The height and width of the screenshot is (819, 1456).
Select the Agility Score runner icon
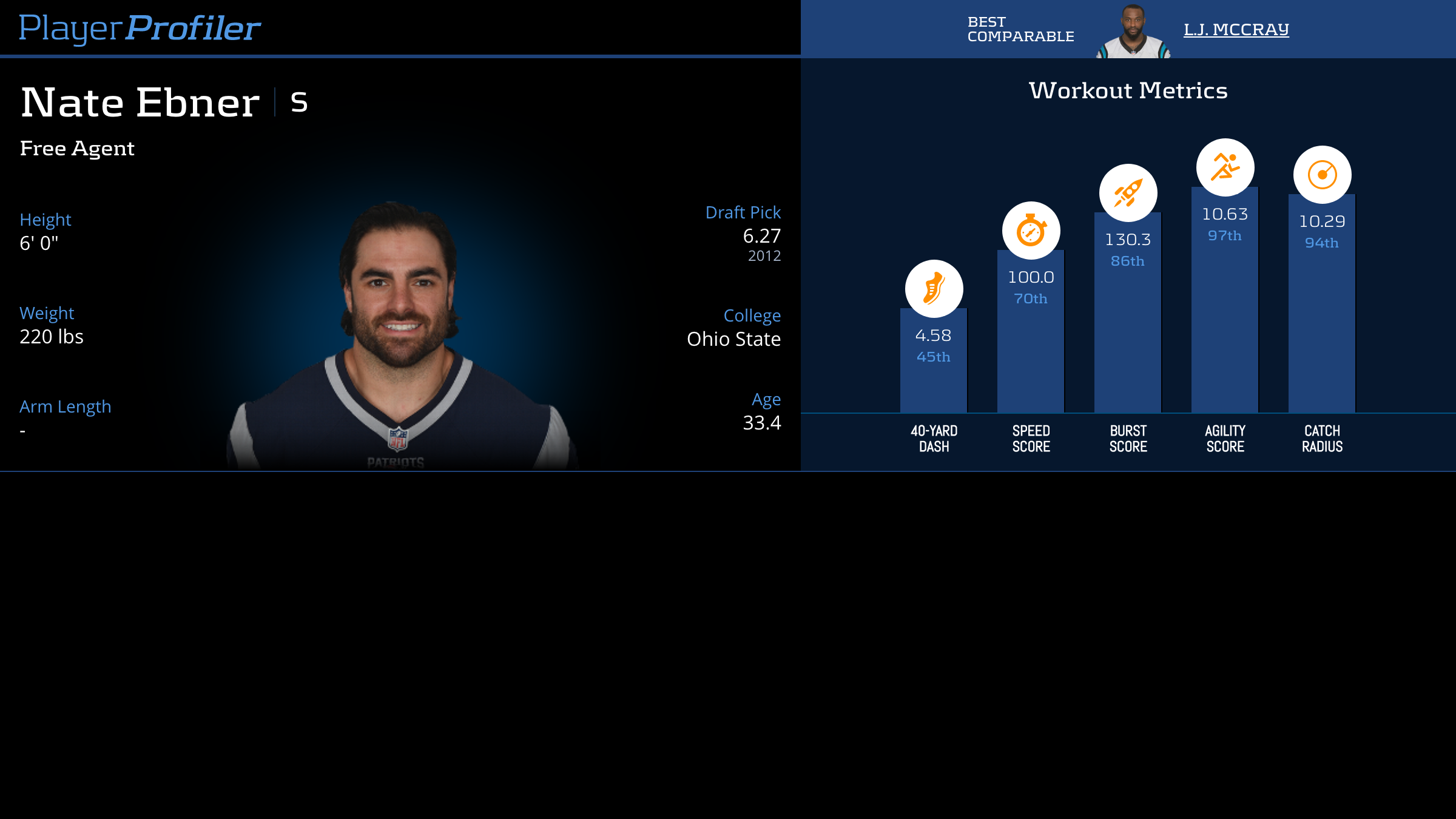[1225, 167]
